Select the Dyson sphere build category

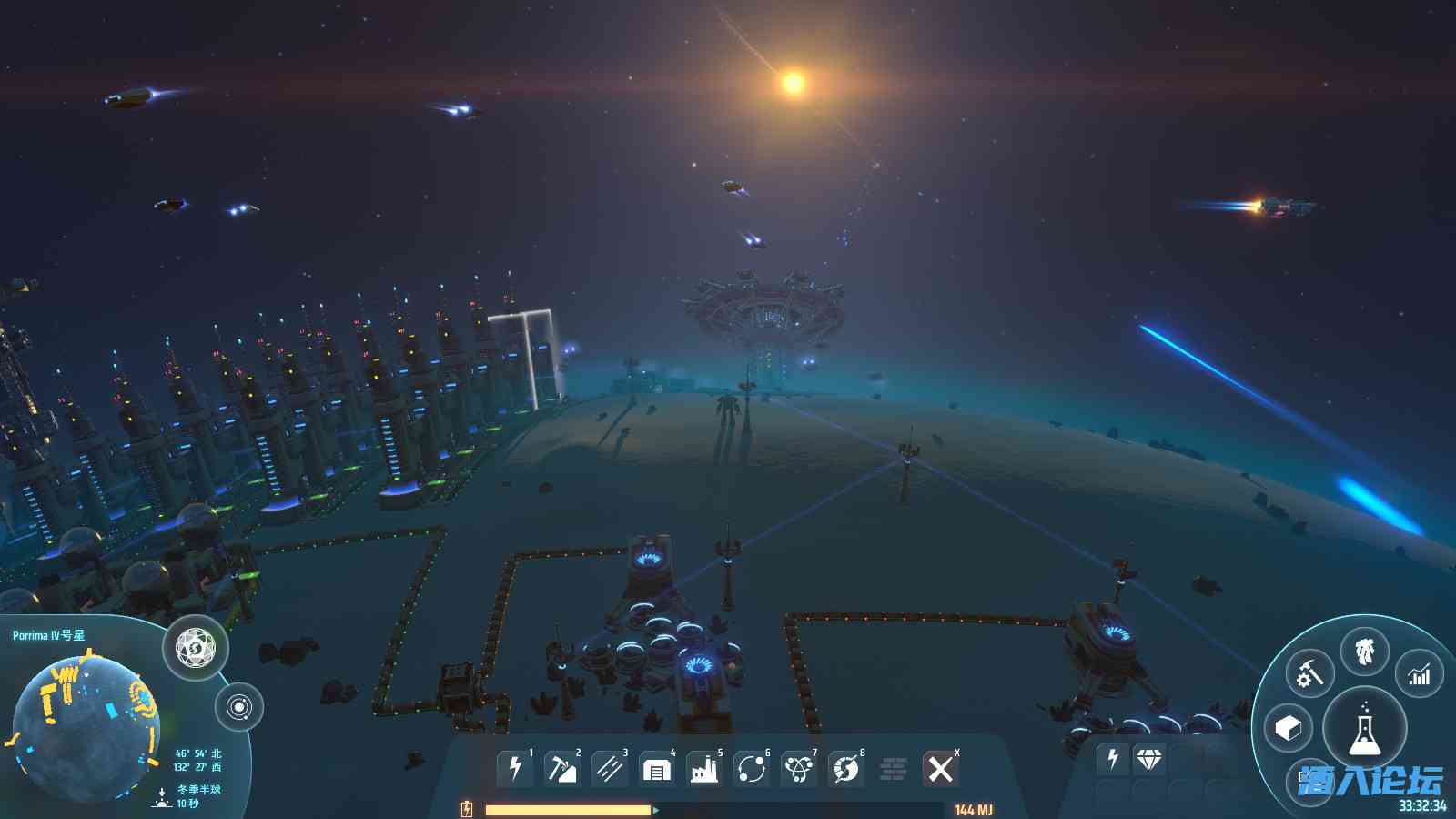tap(846, 769)
